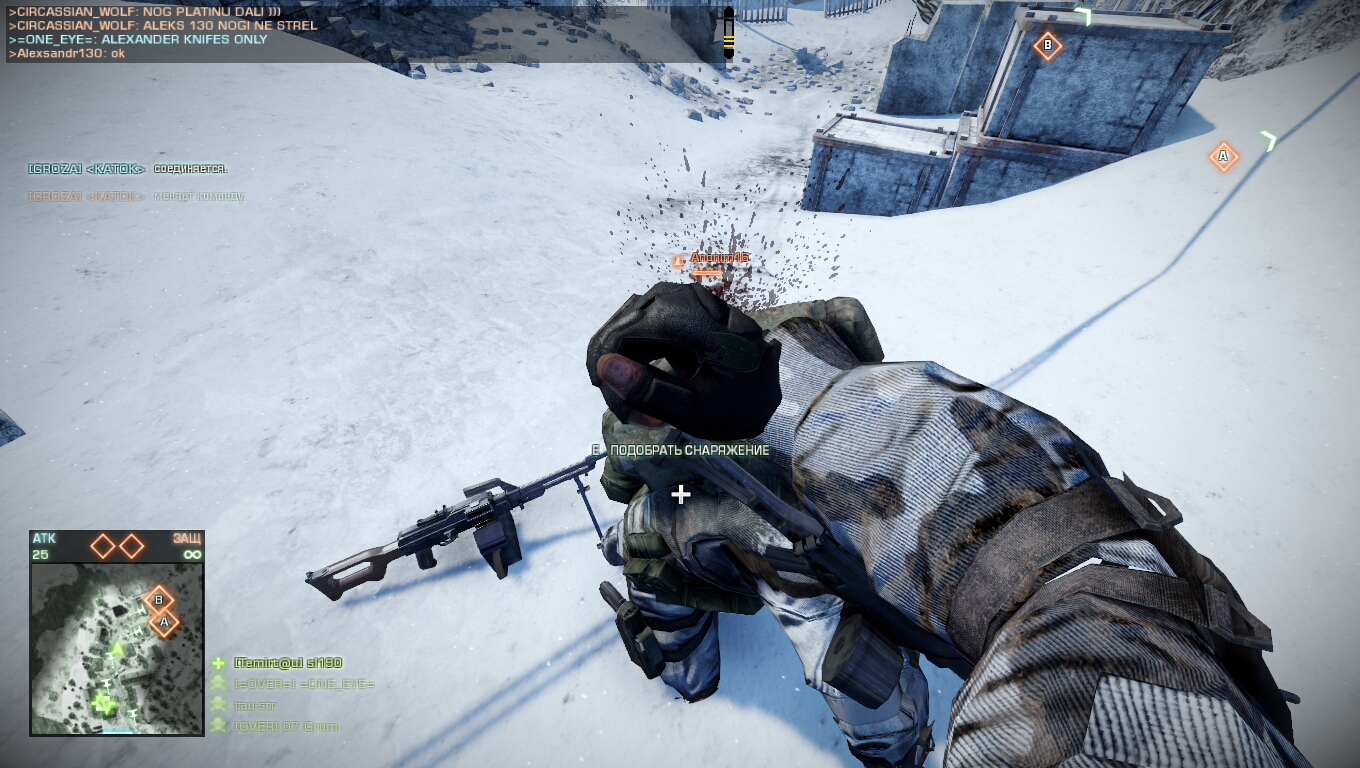Select objective B marker on the minimap
This screenshot has height=768, width=1360.
158,600
